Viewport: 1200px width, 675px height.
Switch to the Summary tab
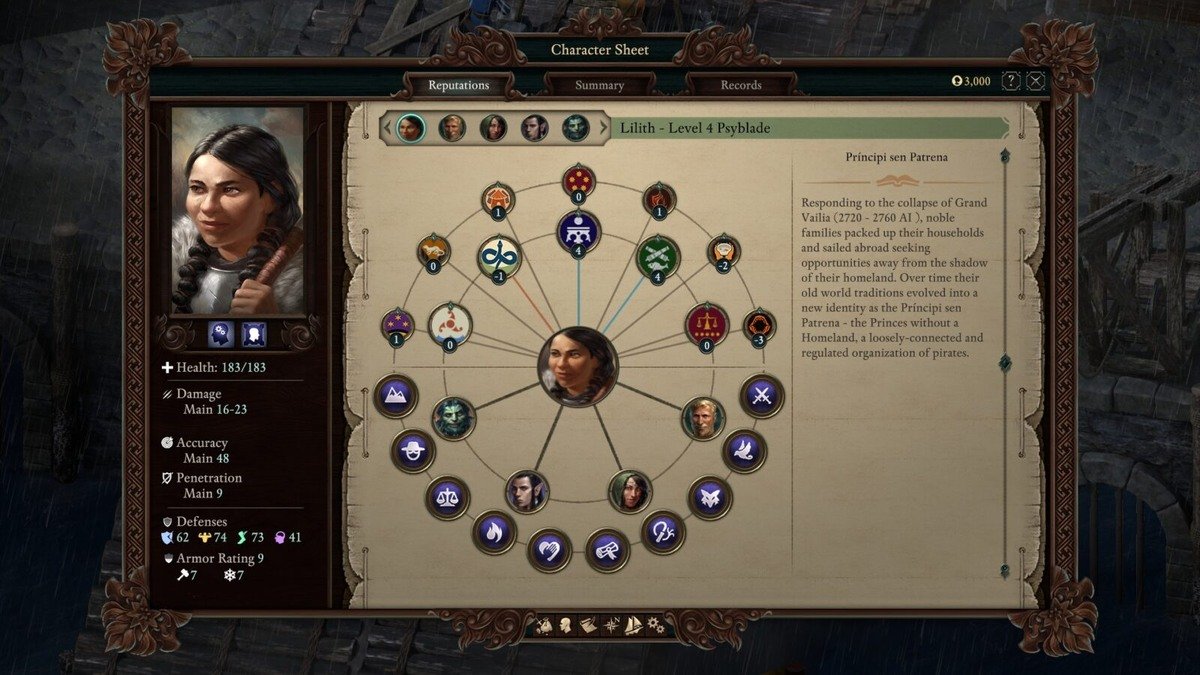[599, 85]
